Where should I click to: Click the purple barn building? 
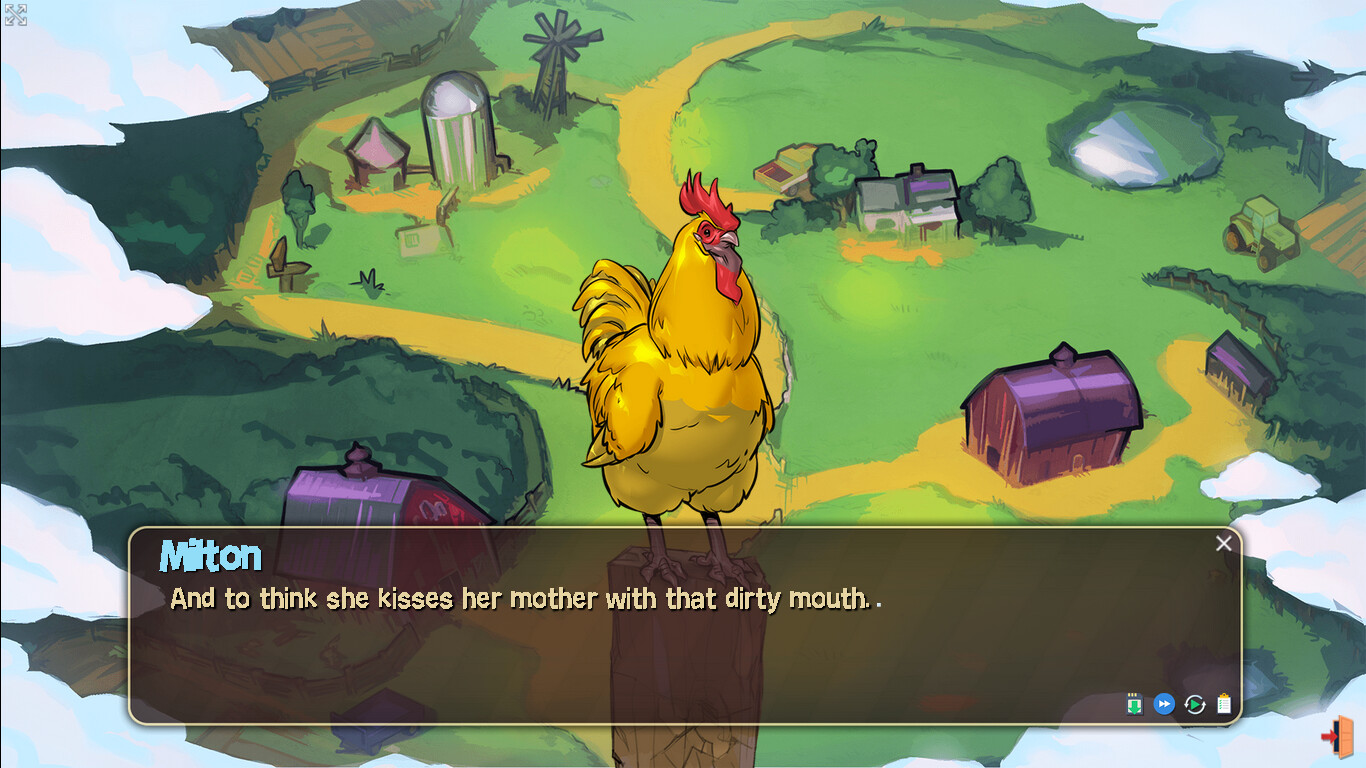tap(1050, 410)
